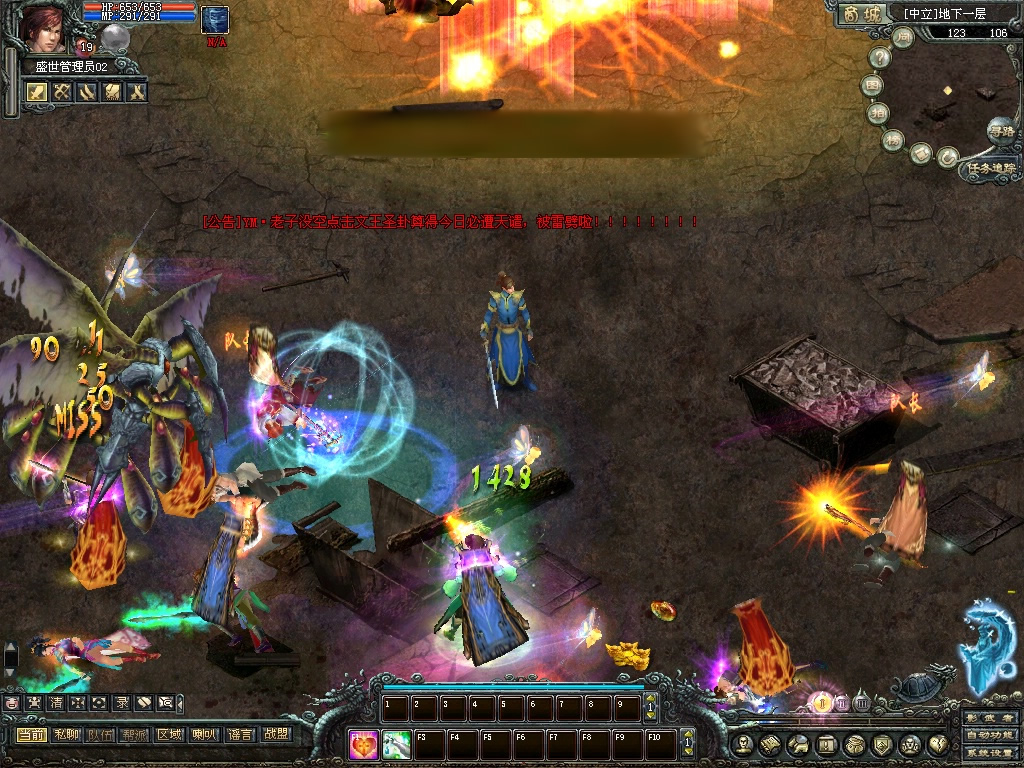The width and height of the screenshot is (1024, 768).
Task: Click the broken heart icon
Action: coord(938,744)
